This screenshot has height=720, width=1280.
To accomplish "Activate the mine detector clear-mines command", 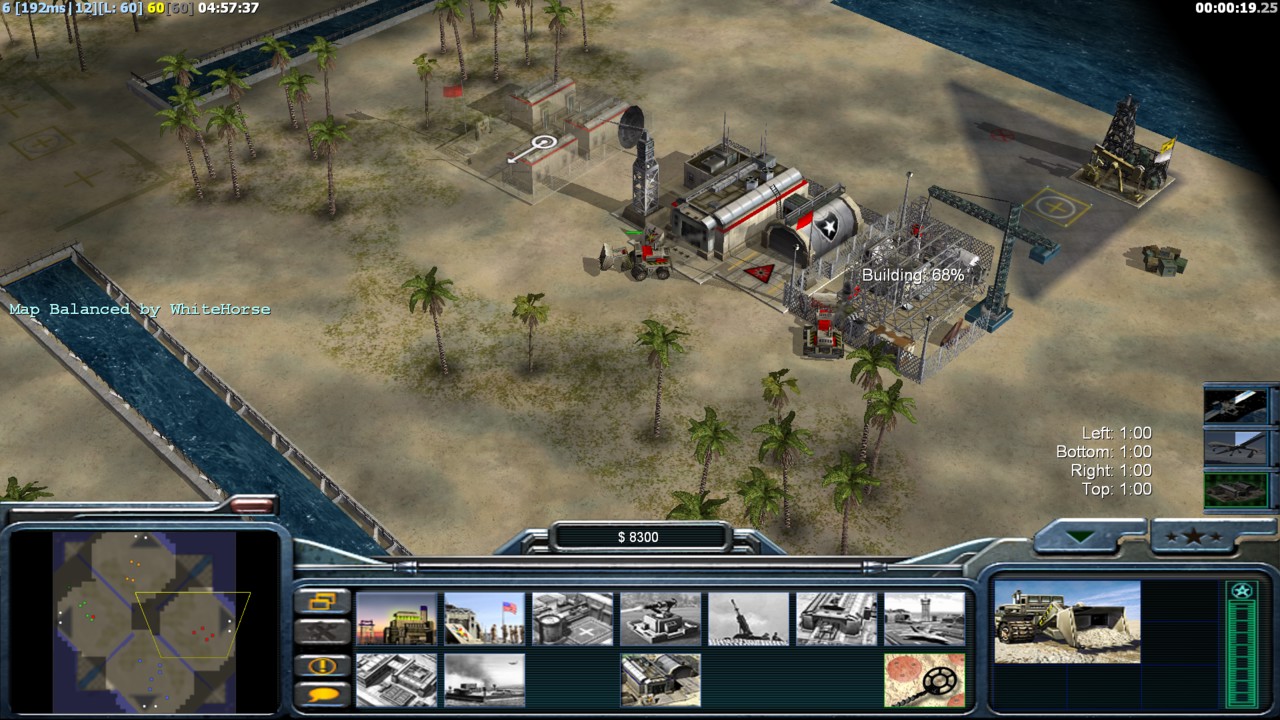I will [924, 680].
